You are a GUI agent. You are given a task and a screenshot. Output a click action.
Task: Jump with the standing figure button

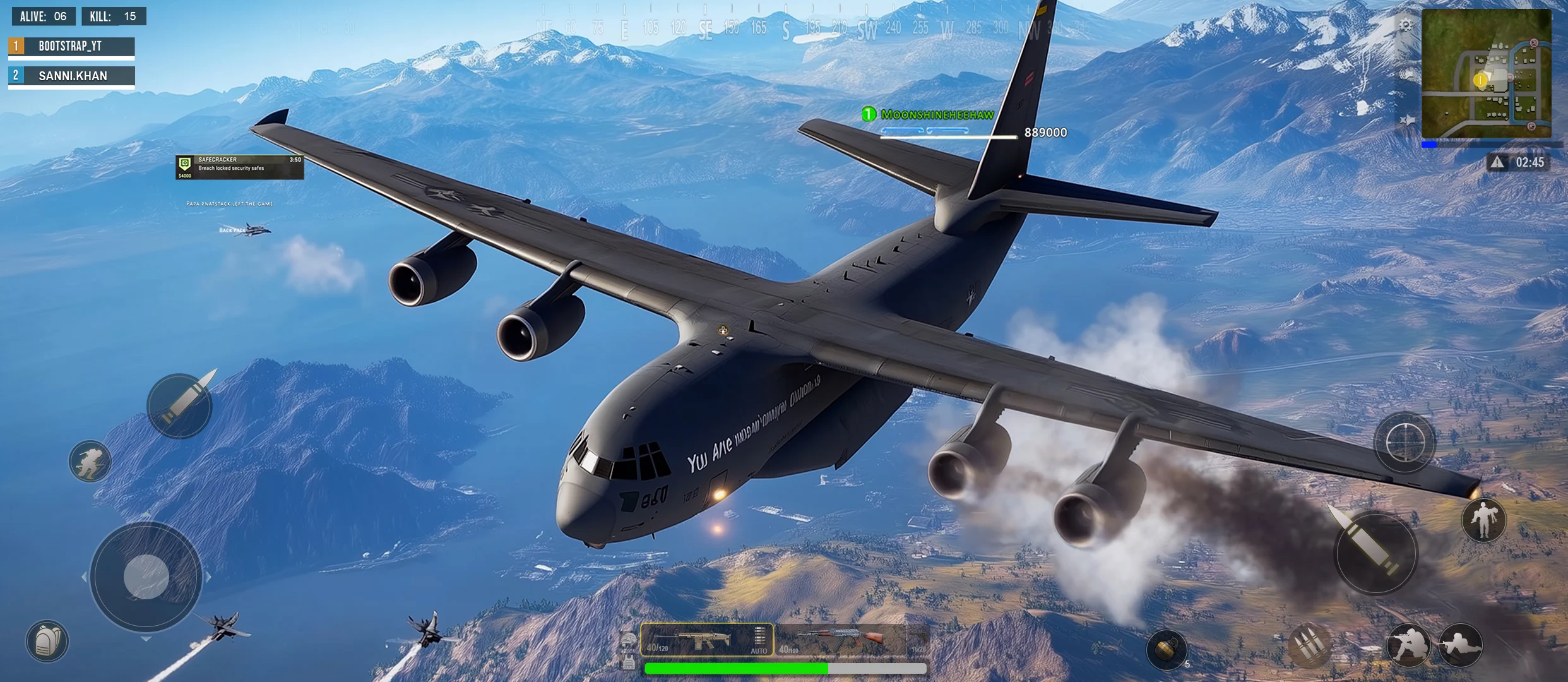(x=1483, y=520)
